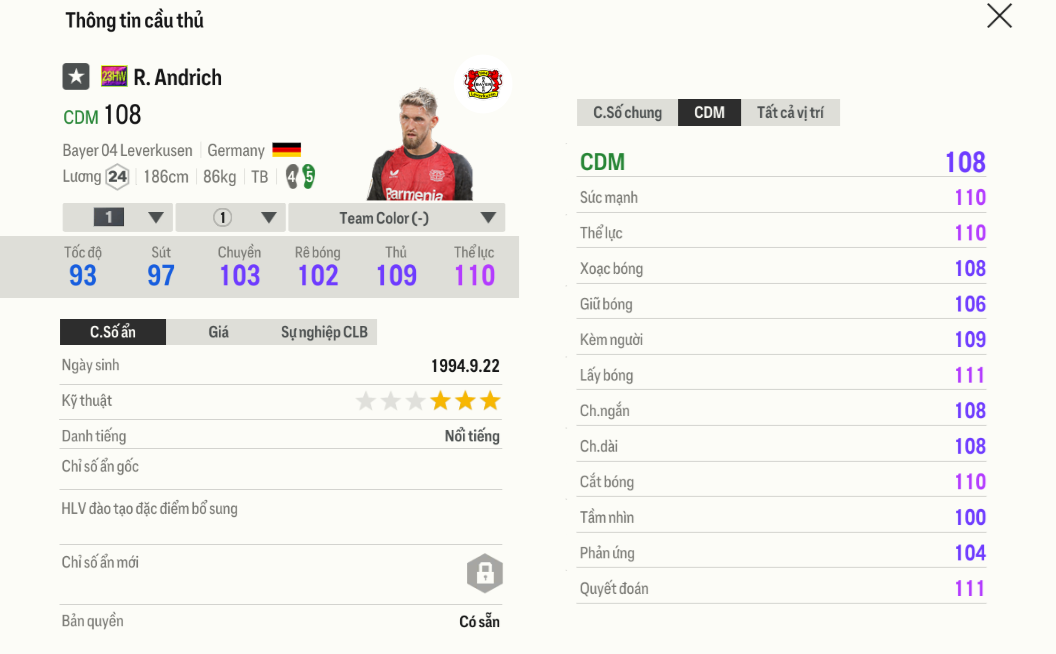The width and height of the screenshot is (1056, 654).
Task: Switch to the C.Số chung tab
Action: pos(627,112)
